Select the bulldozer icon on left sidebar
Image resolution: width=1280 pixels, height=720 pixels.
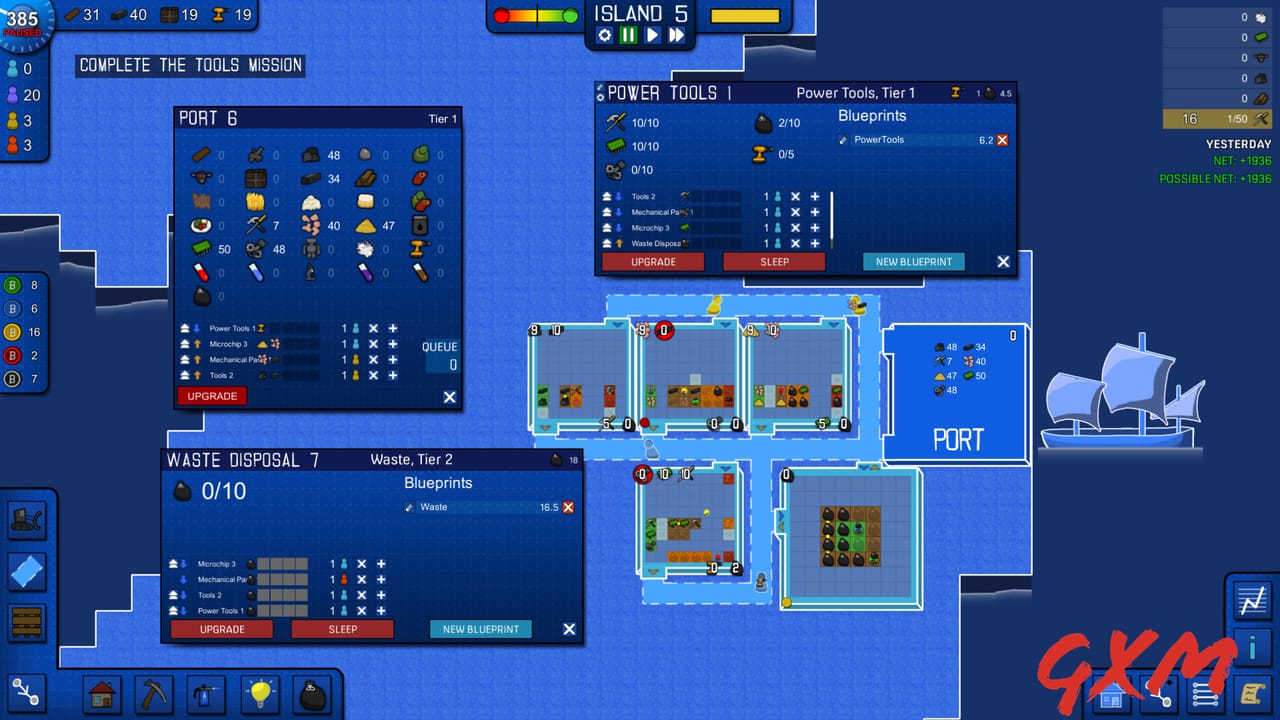pos(27,520)
